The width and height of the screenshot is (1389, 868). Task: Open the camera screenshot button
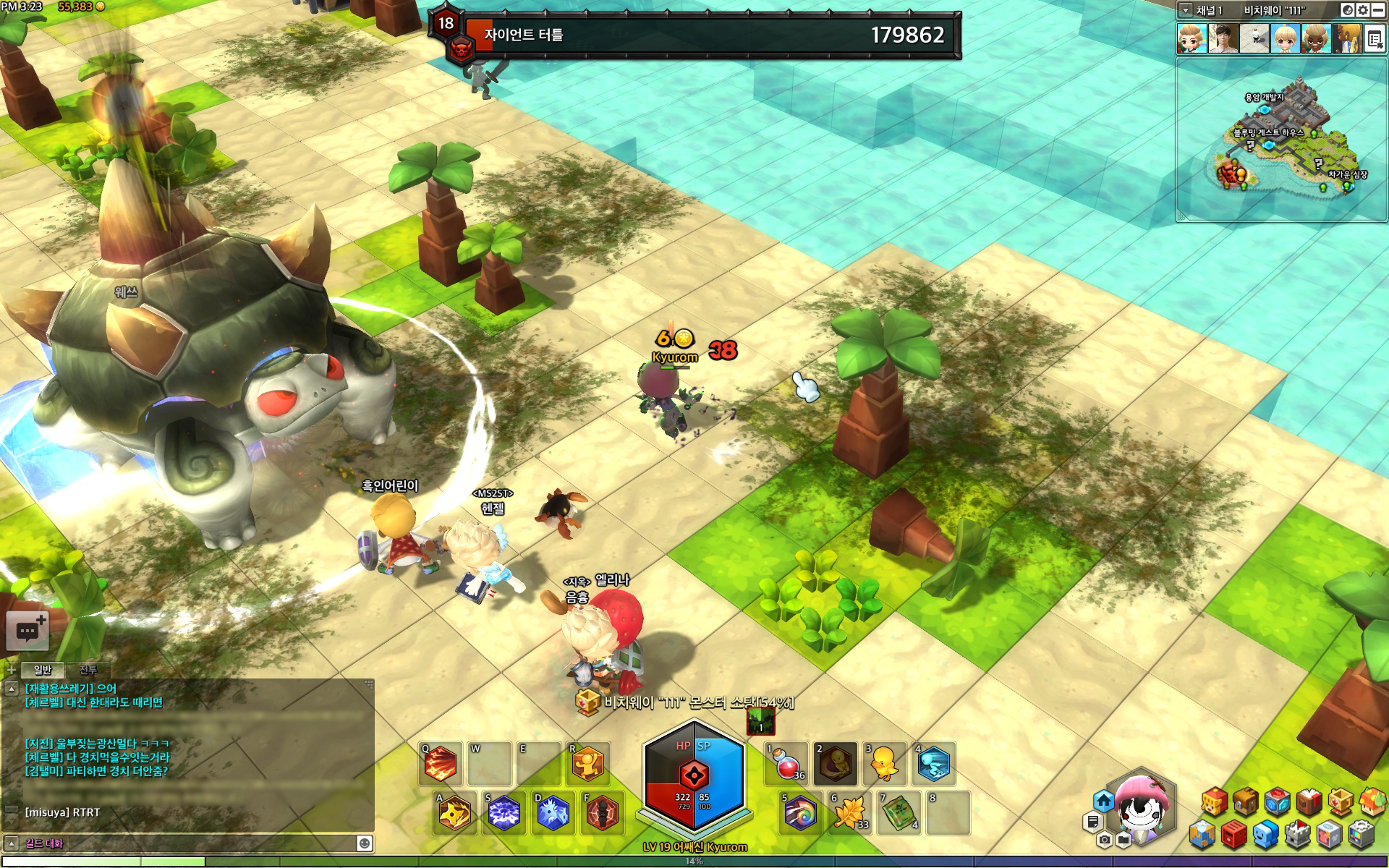click(x=1104, y=840)
